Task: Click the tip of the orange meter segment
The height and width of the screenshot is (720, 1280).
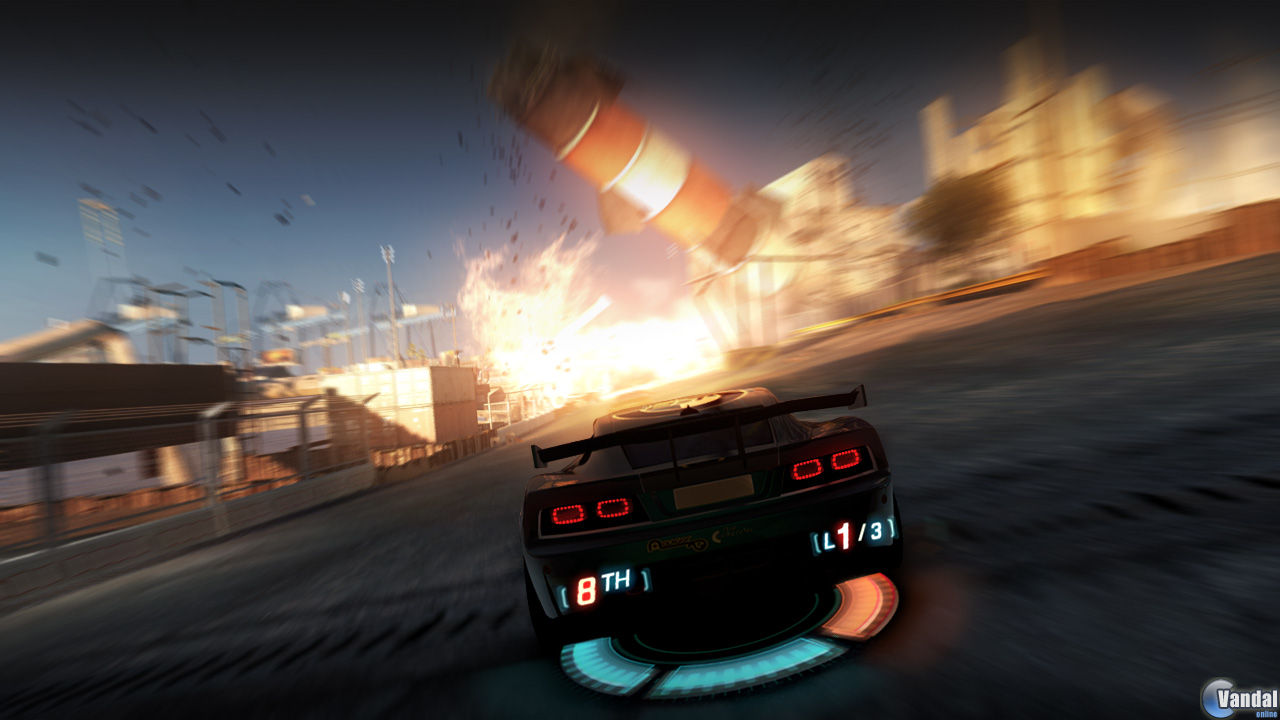Action: 878,579
